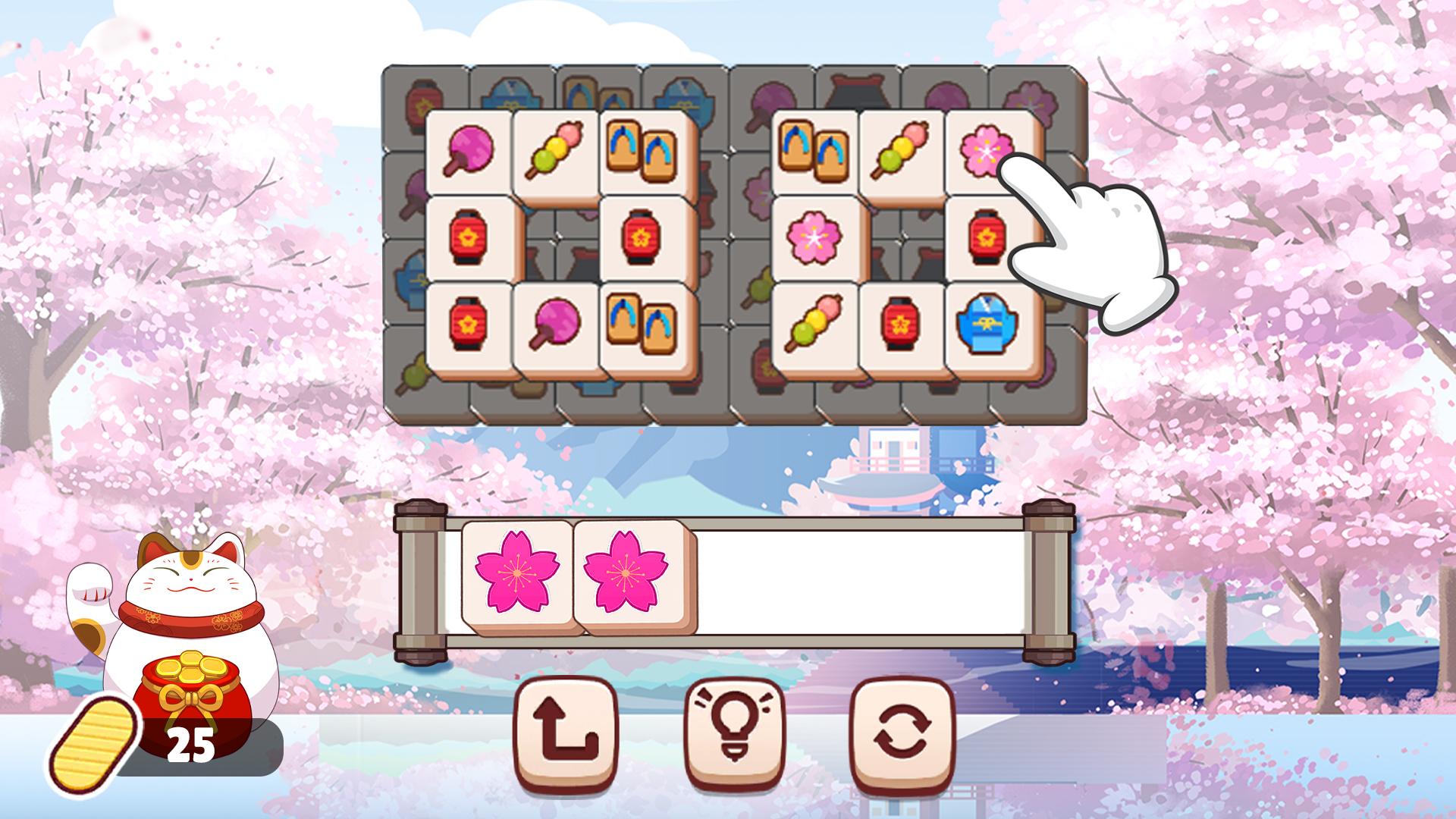Tap the coin counter showing 25
Viewport: 1456px width, 819px height.
coord(192,739)
